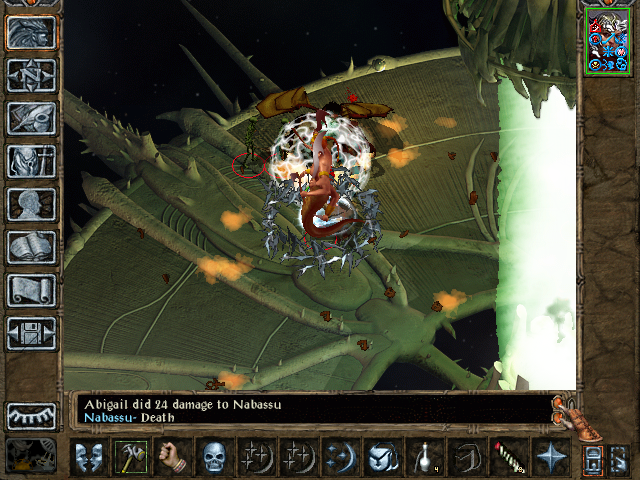Open the options floppy disk button
Screen dimensions: 640x480
coord(31,333)
